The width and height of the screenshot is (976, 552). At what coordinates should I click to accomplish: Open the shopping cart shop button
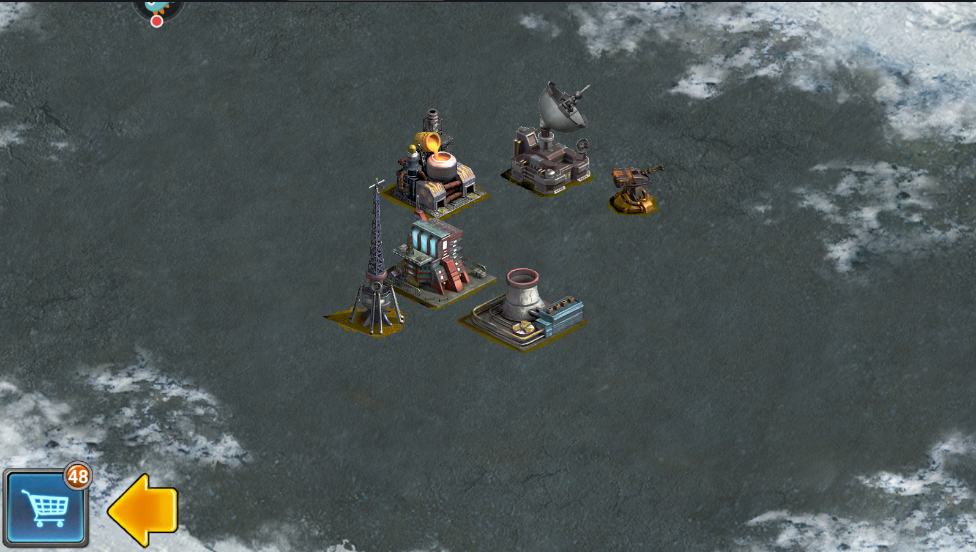(x=45, y=508)
